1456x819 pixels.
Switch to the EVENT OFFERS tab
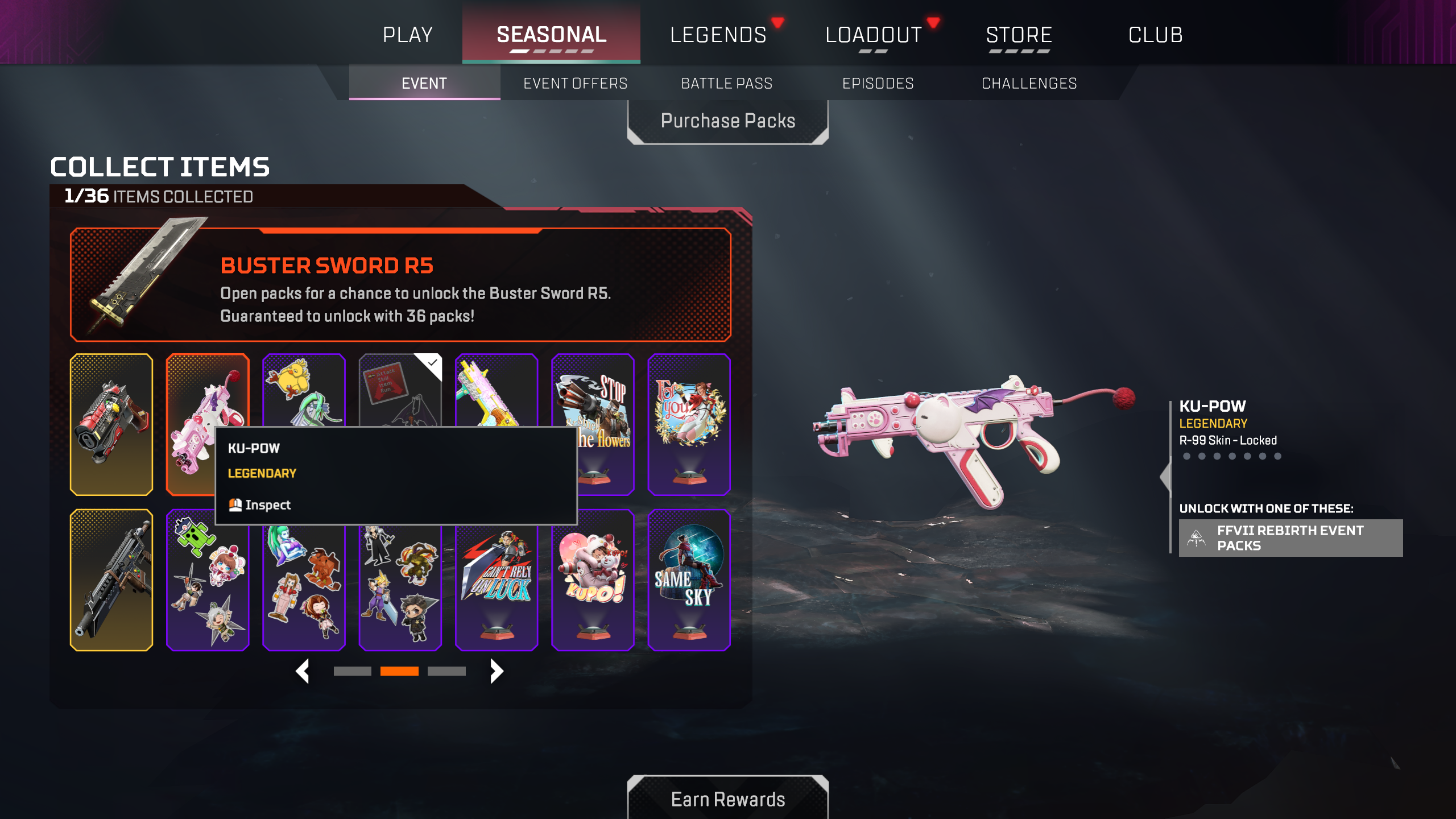[x=575, y=83]
